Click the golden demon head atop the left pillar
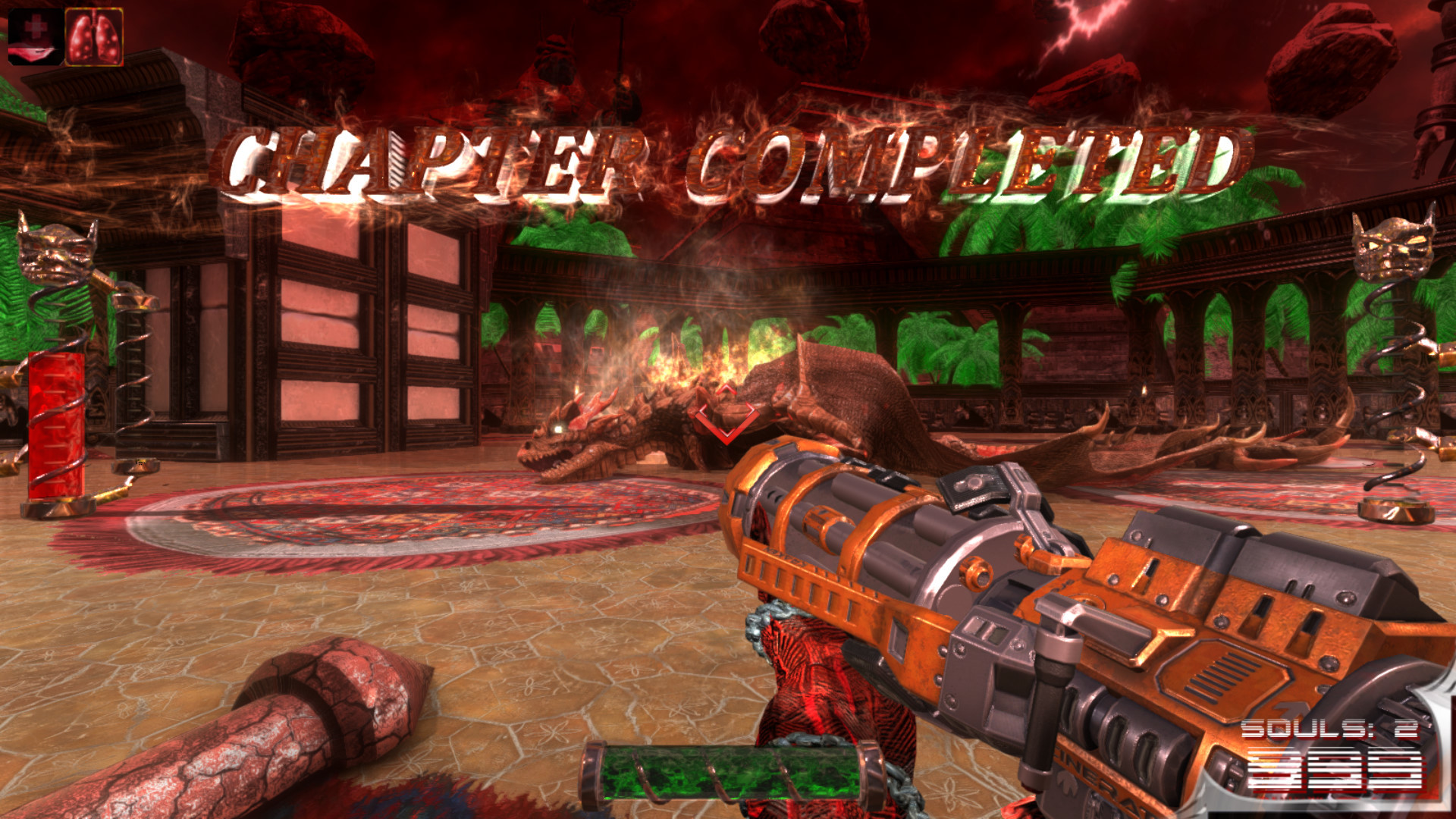Image resolution: width=1456 pixels, height=819 pixels. click(57, 250)
